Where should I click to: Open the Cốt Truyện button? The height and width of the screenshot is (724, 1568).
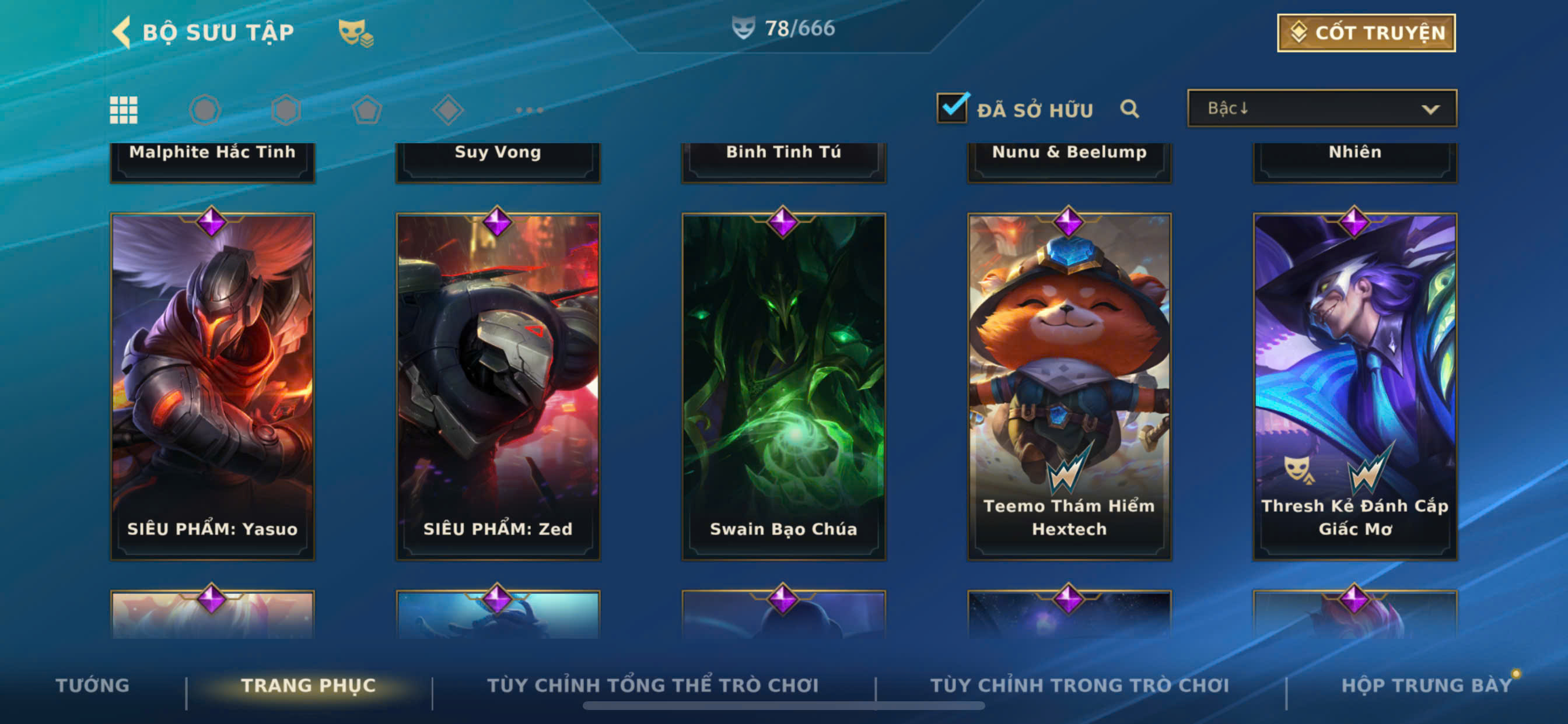(x=1366, y=33)
